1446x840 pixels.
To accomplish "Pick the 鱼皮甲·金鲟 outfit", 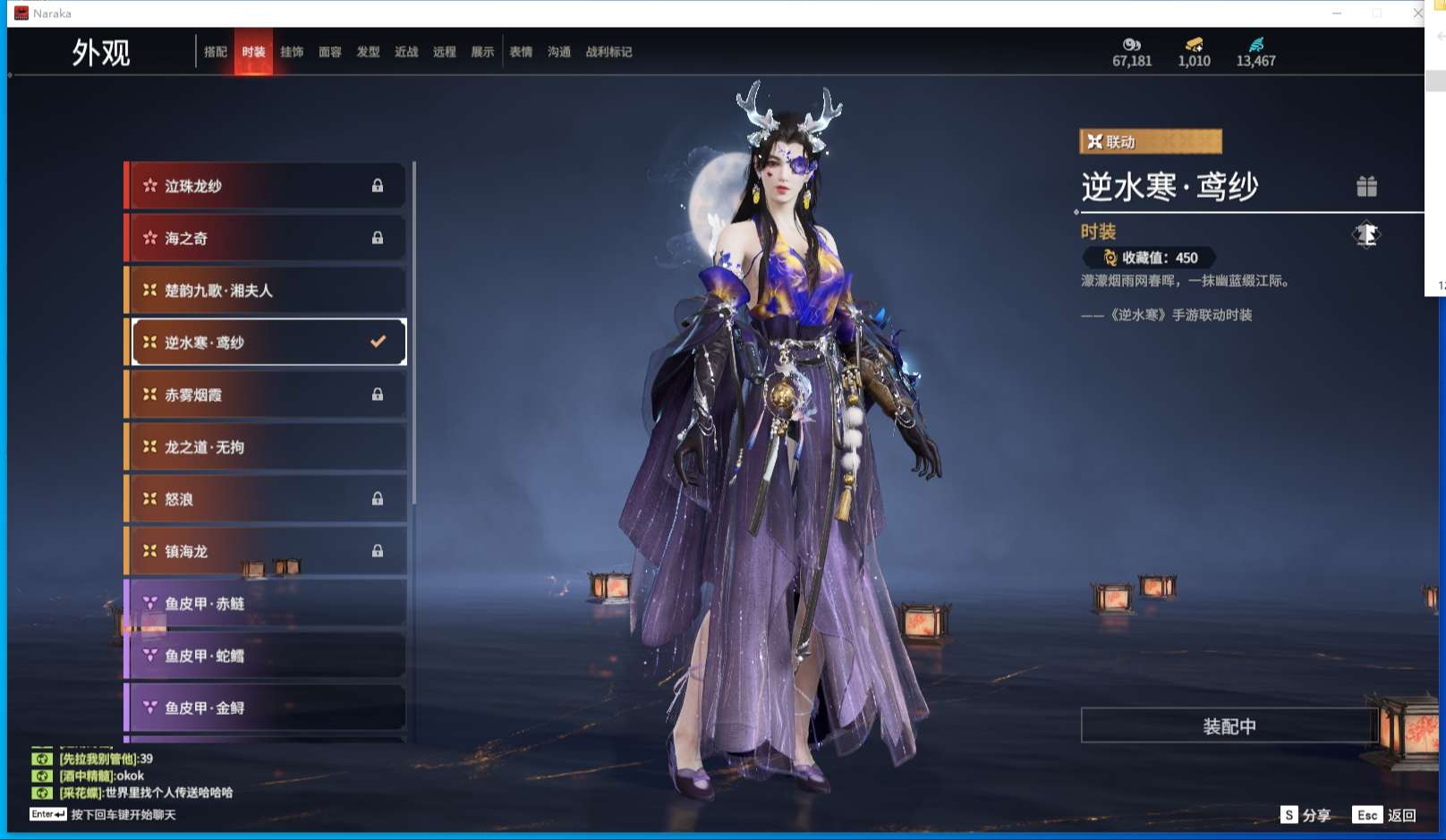I will [x=267, y=708].
